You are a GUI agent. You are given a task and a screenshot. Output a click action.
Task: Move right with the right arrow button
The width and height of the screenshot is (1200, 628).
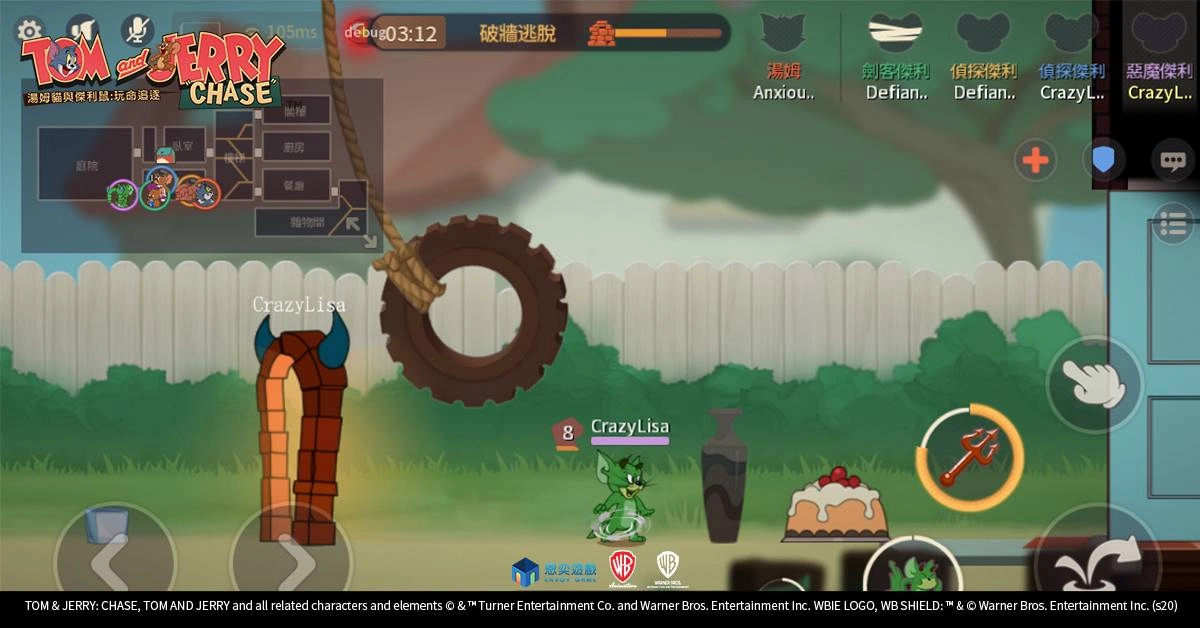(290, 565)
